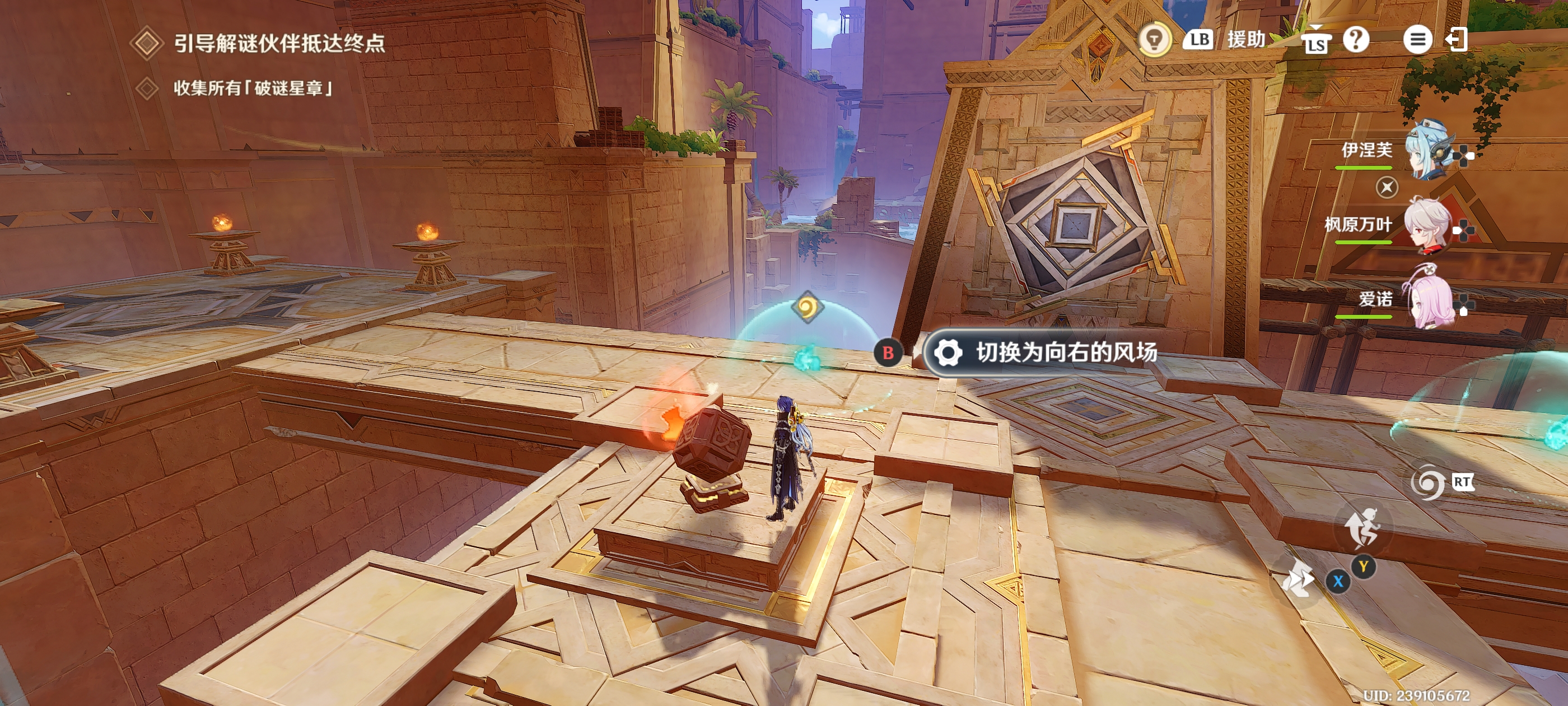Open the question mark help button
1568x706 pixels.
[1356, 40]
